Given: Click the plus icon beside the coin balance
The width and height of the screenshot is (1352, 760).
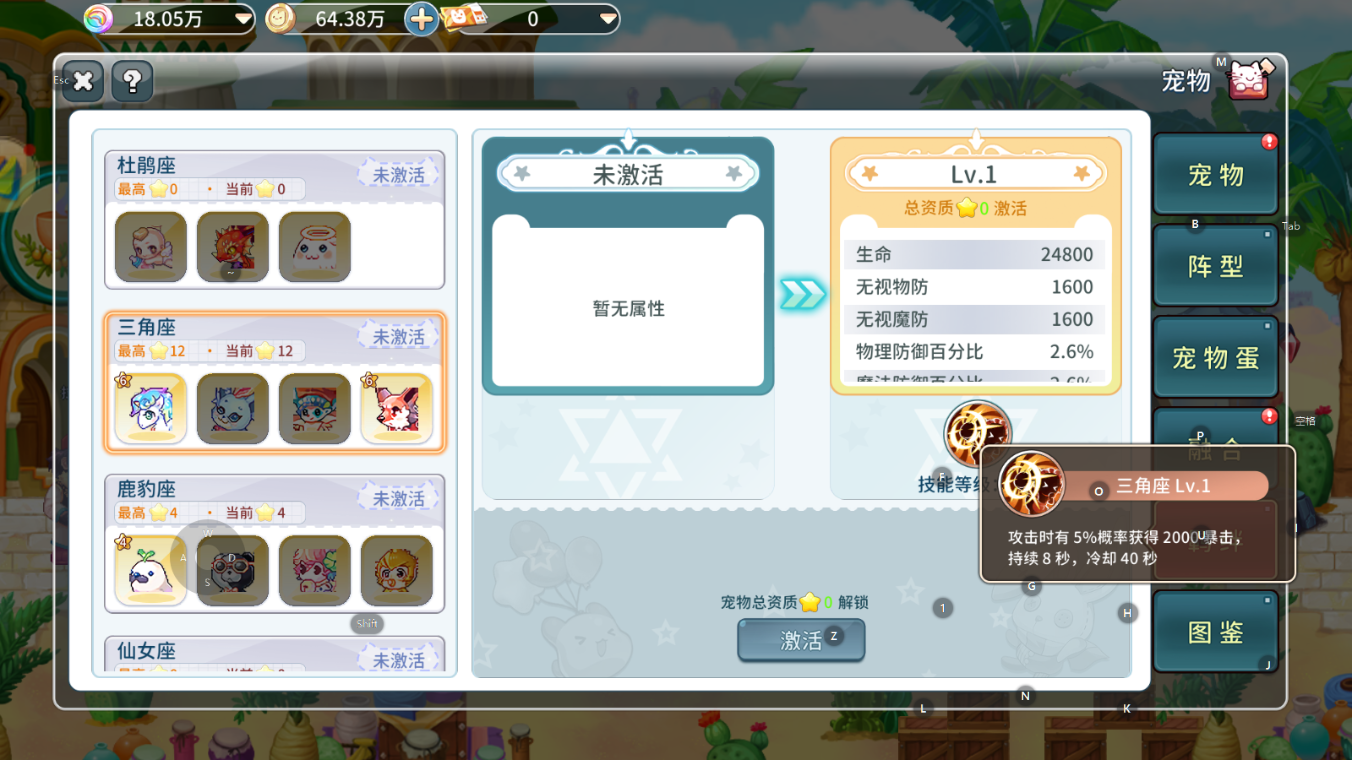Looking at the screenshot, I should coord(421,17).
